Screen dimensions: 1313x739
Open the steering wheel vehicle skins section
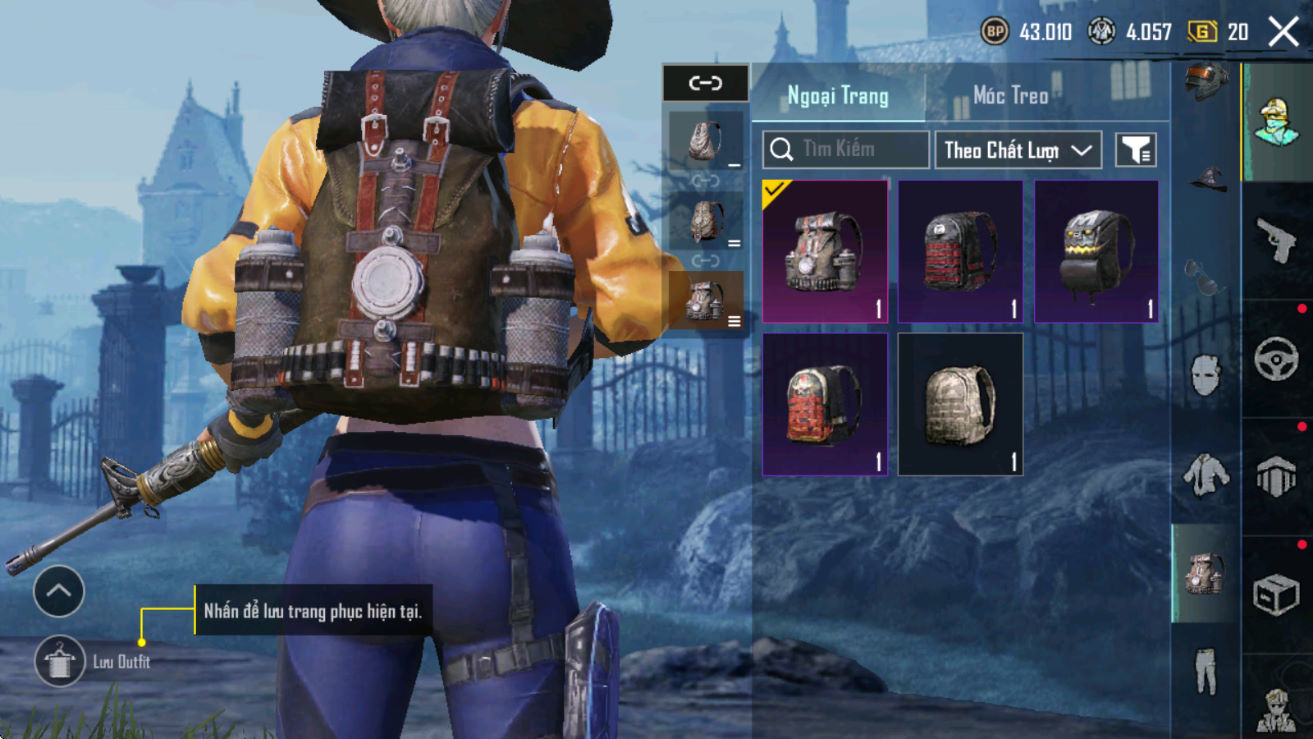pos(1276,357)
